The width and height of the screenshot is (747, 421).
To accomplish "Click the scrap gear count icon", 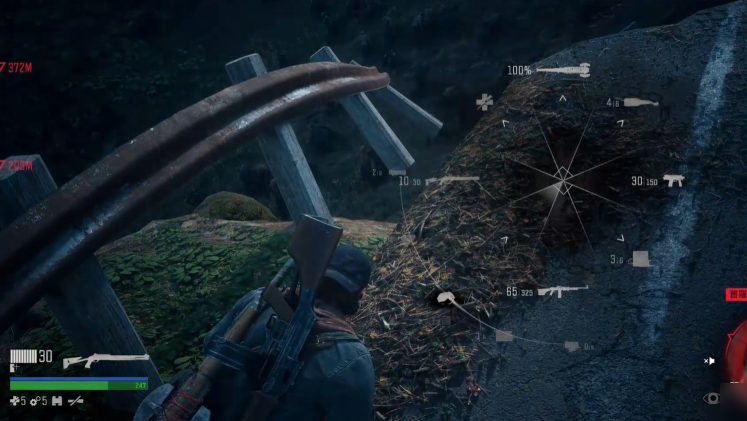I will coord(34,401).
